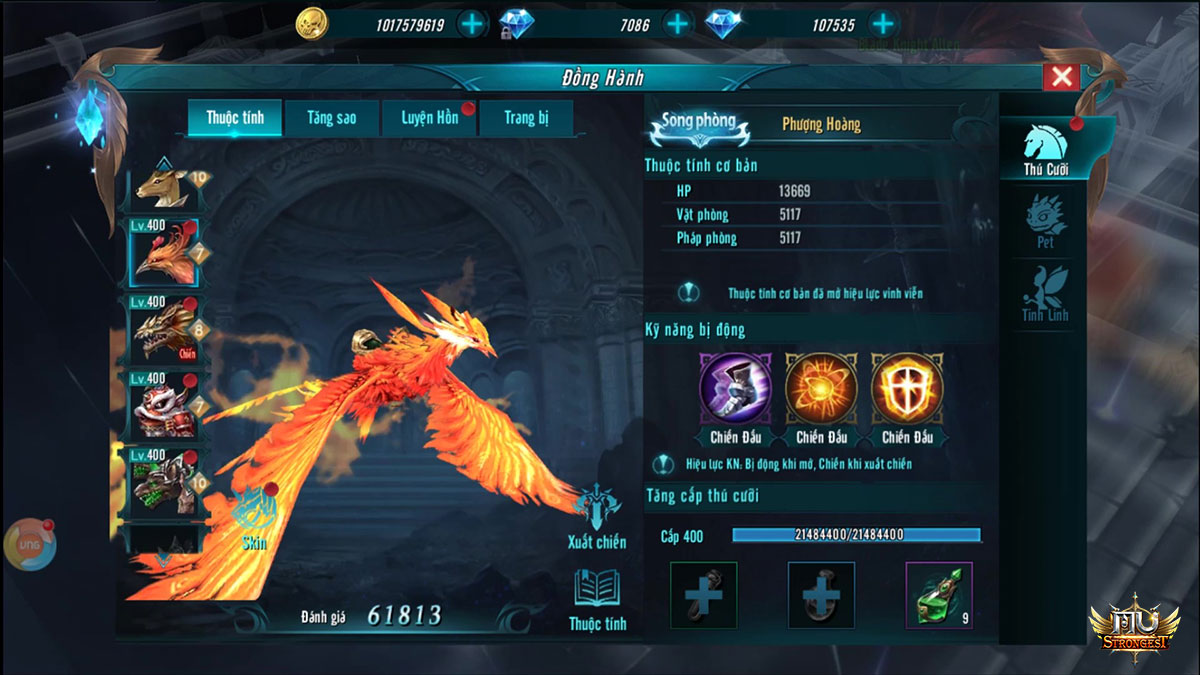Add more gold coins with plus button
Screen dimensions: 1200x675
coord(471,24)
